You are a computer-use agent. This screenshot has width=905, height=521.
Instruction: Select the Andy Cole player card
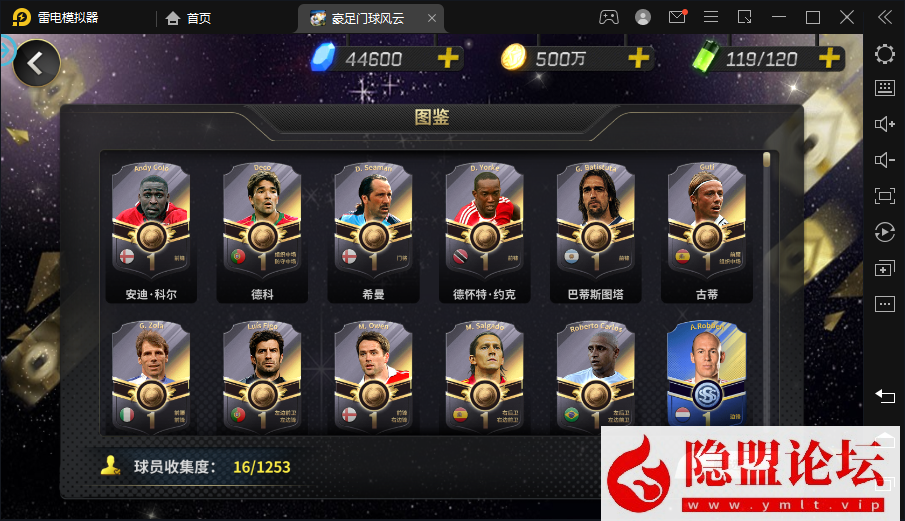[x=150, y=222]
